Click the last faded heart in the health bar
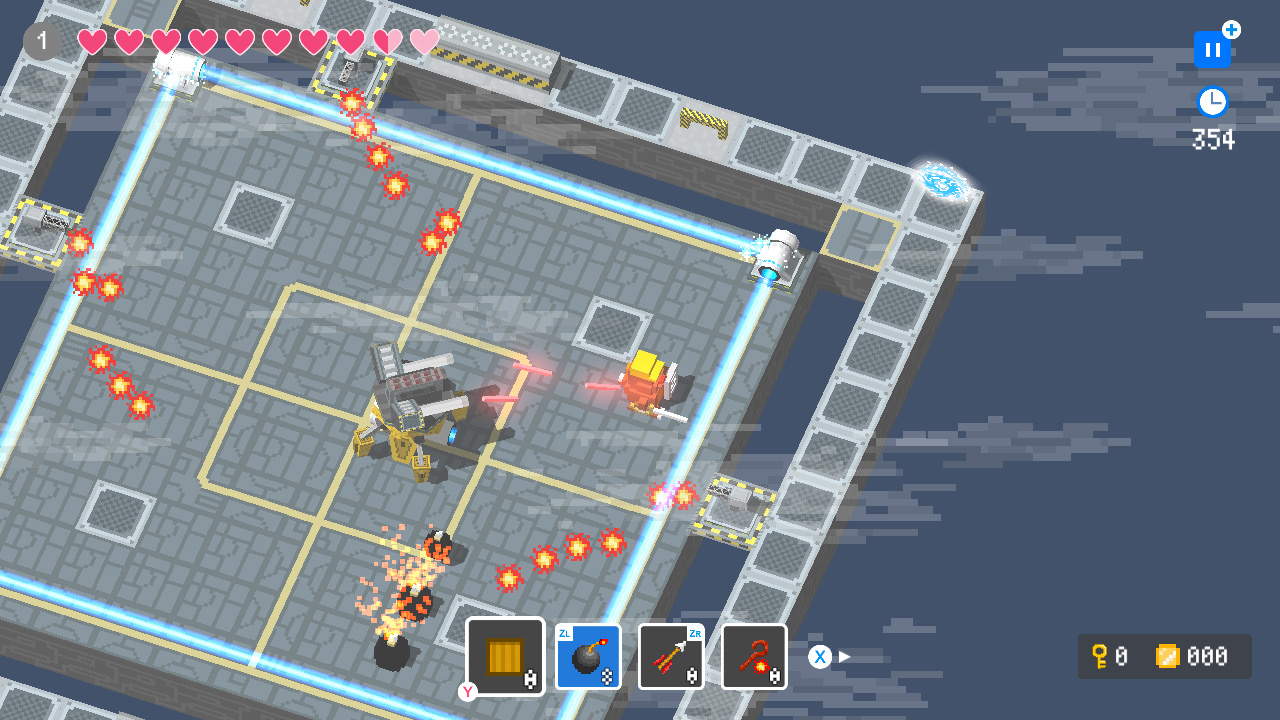1280x720 pixels. 423,41
